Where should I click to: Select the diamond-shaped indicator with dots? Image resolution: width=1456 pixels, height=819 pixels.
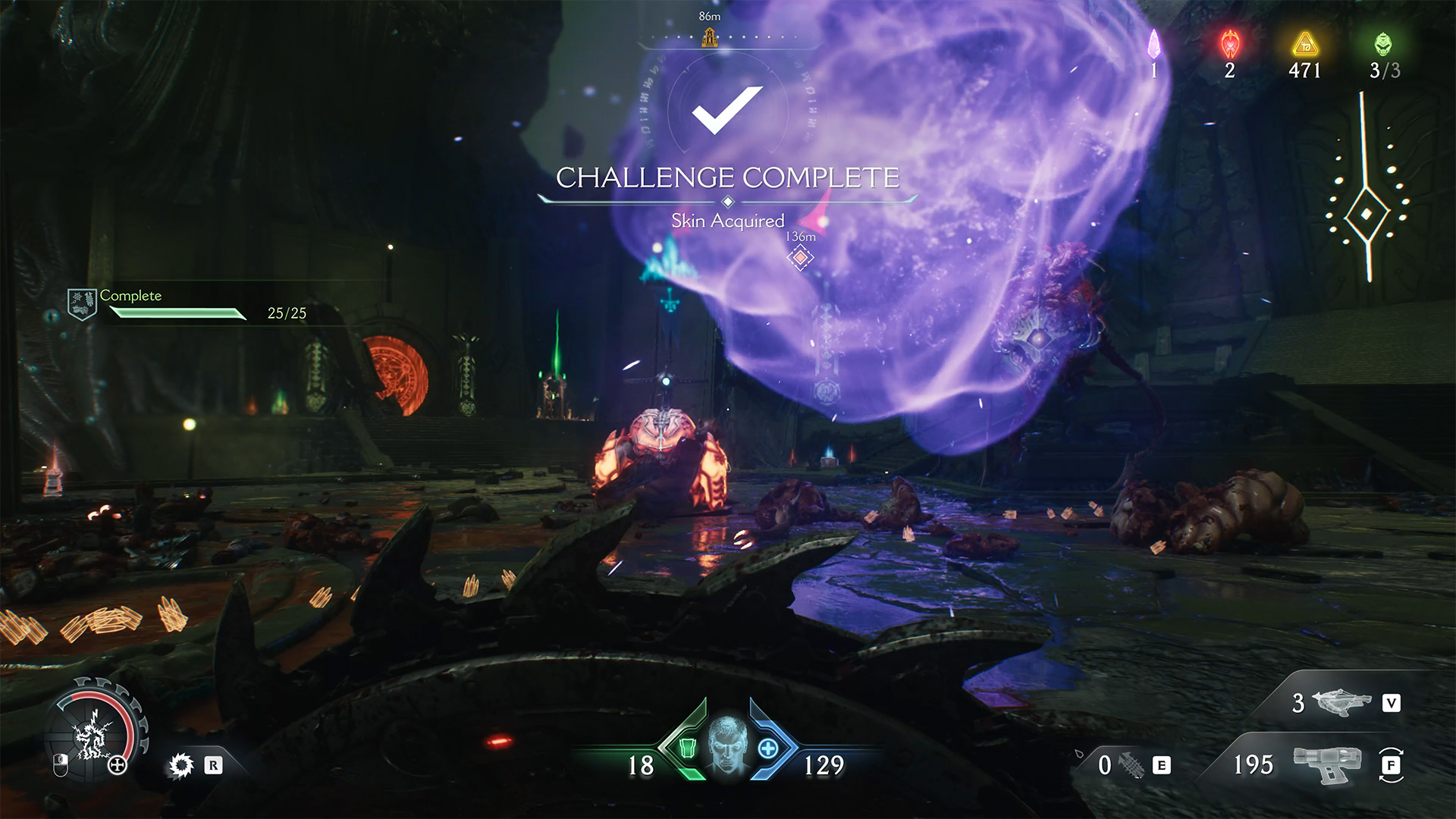pyautogui.click(x=1367, y=215)
